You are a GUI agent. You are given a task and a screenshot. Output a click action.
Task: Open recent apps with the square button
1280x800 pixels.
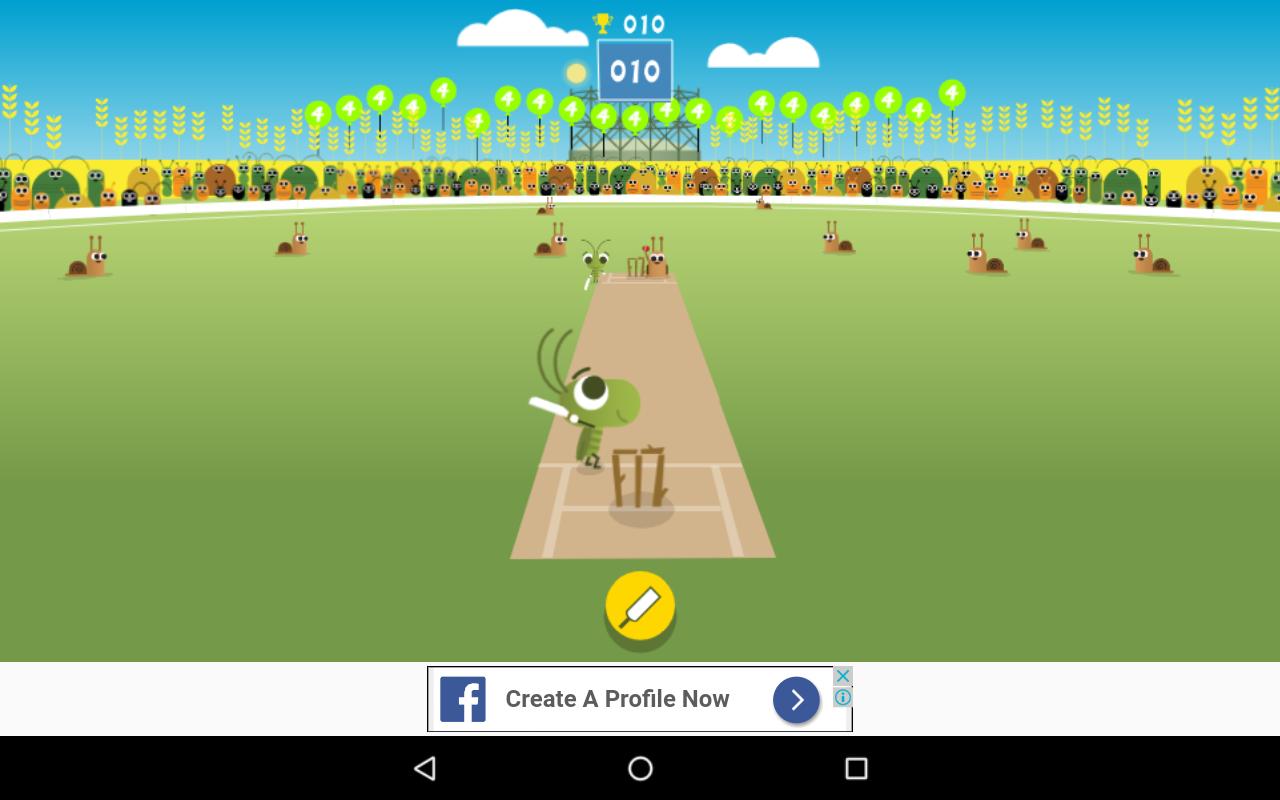click(x=857, y=768)
